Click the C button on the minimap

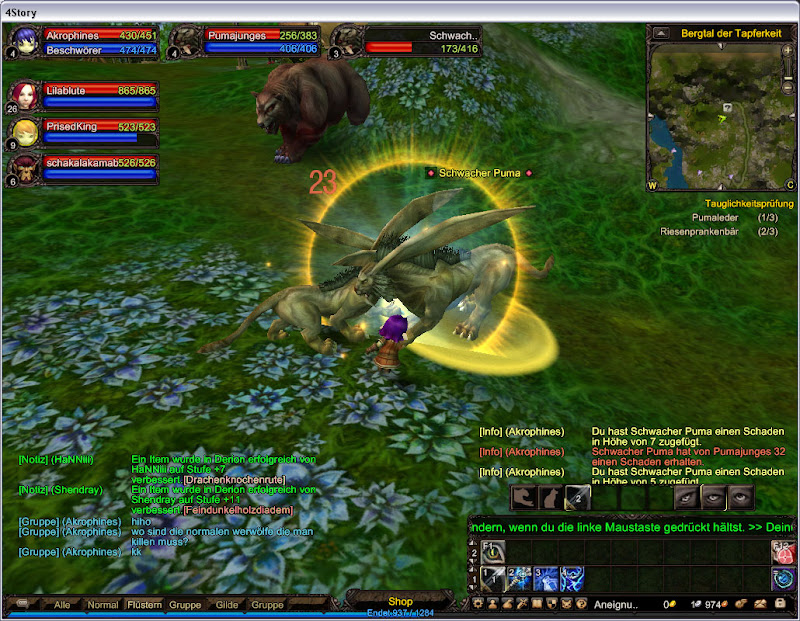click(x=789, y=186)
